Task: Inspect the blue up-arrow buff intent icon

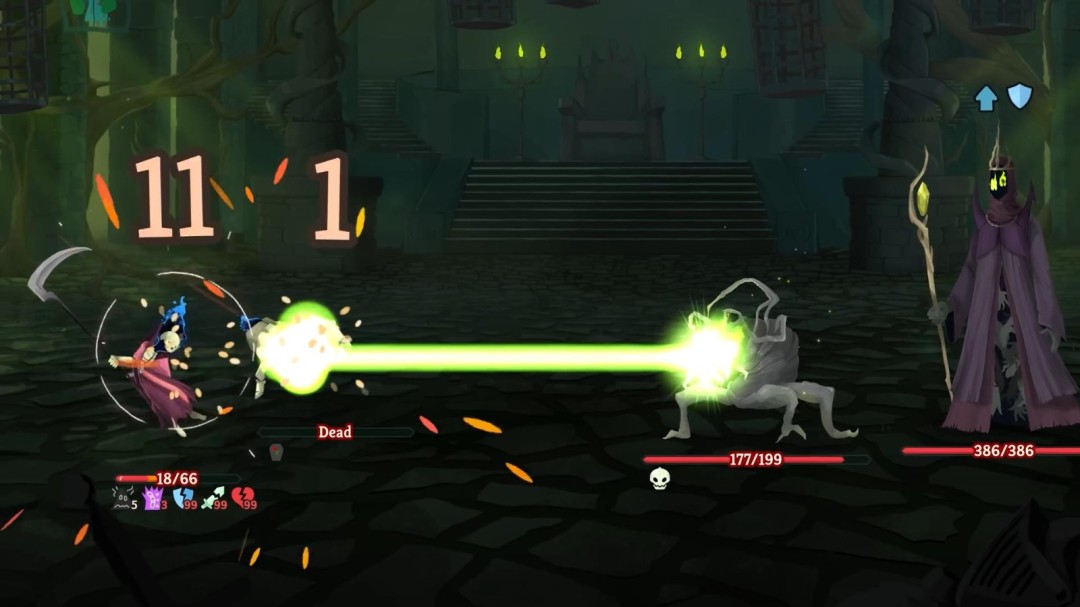Action: 987,97
